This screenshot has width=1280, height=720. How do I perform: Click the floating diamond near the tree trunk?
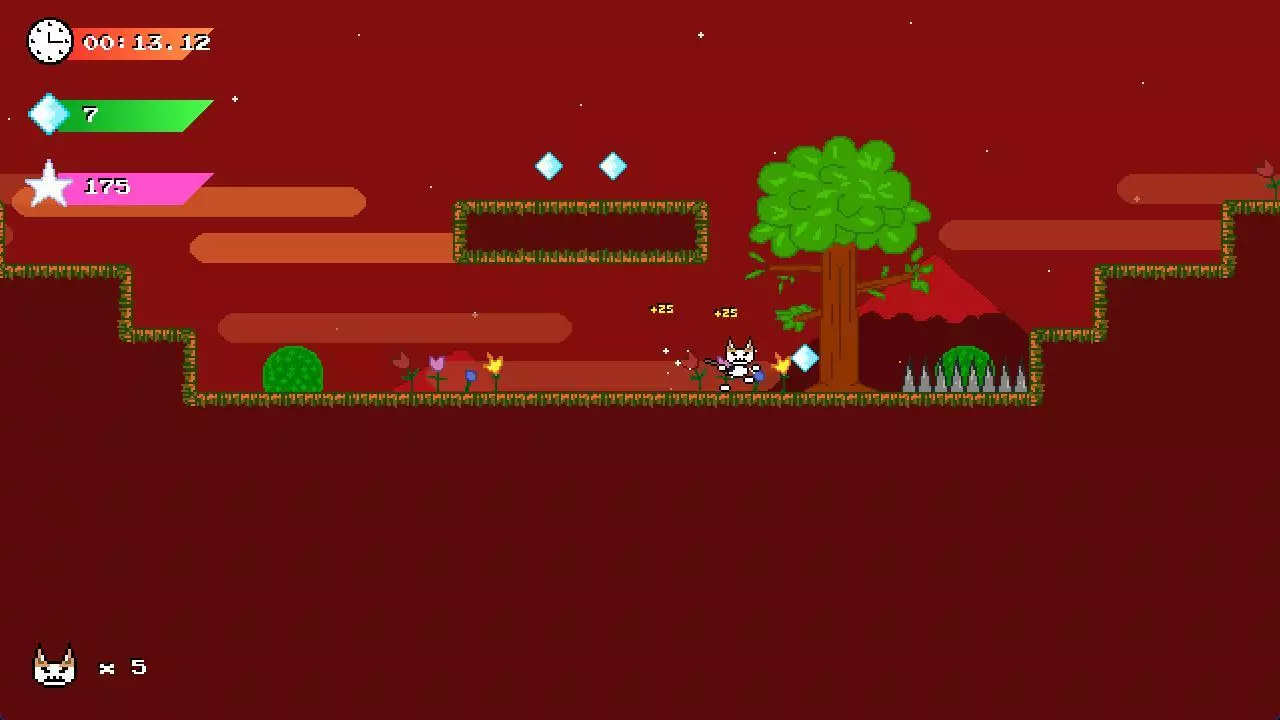(803, 357)
